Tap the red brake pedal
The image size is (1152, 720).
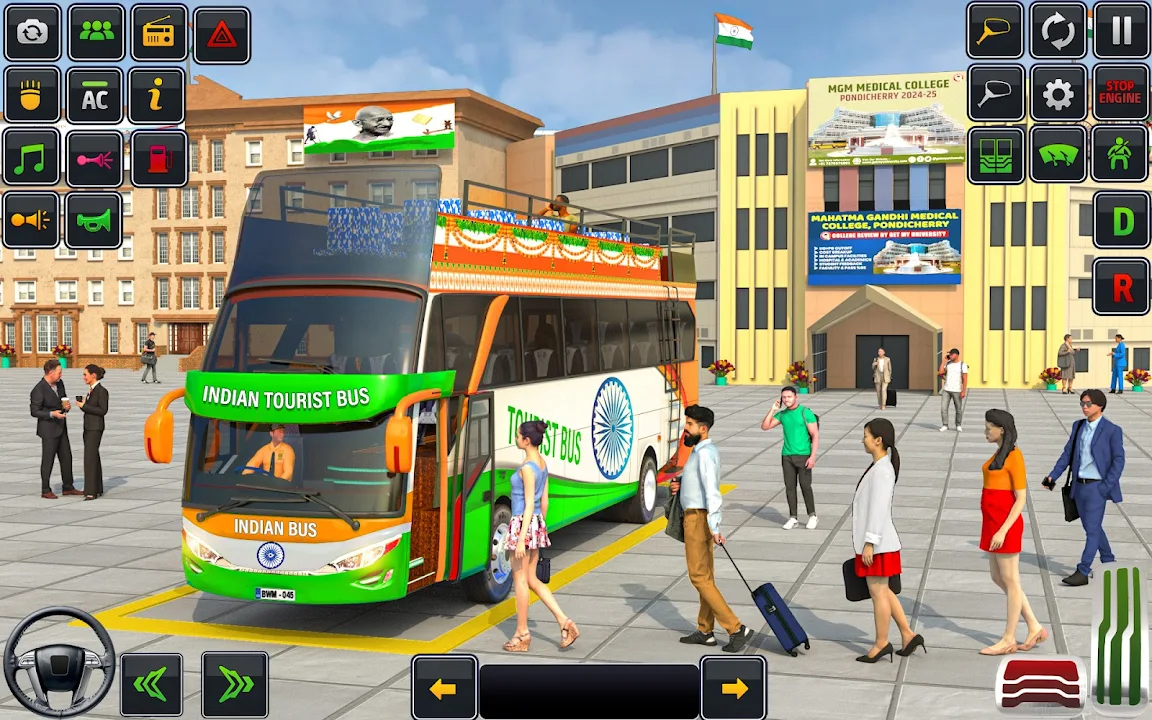1041,685
